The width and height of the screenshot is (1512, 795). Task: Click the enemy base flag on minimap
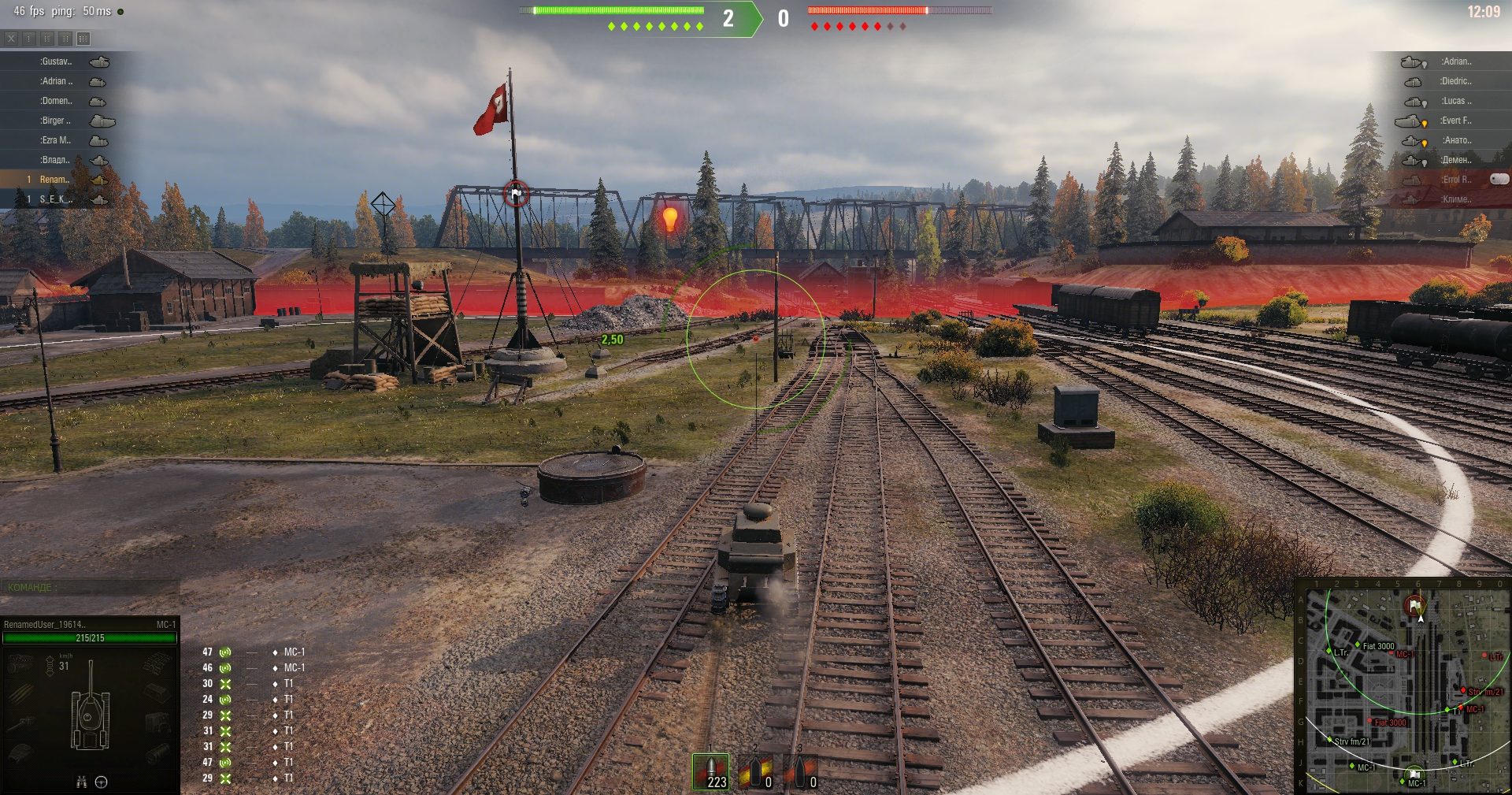tap(1414, 605)
